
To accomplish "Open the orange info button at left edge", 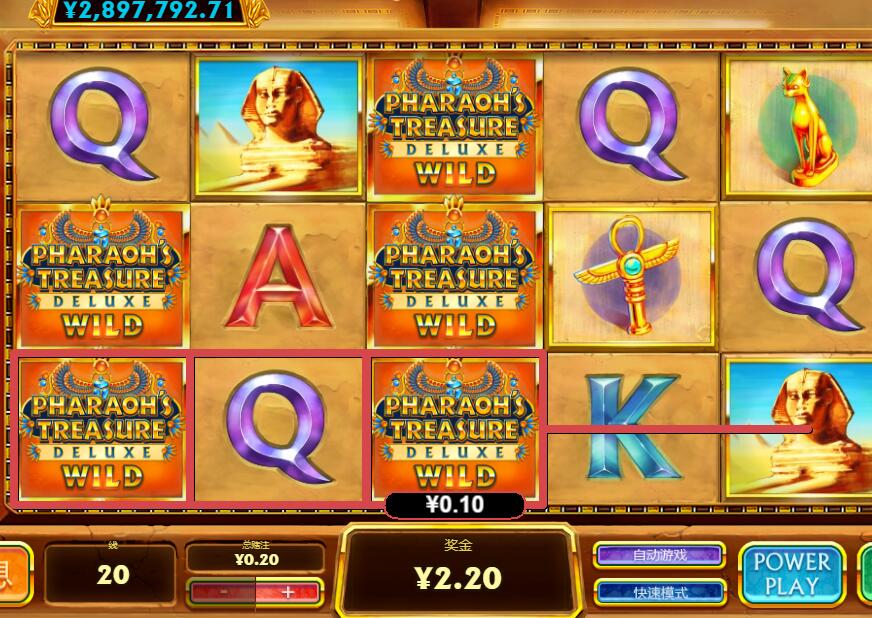I will (x=12, y=574).
